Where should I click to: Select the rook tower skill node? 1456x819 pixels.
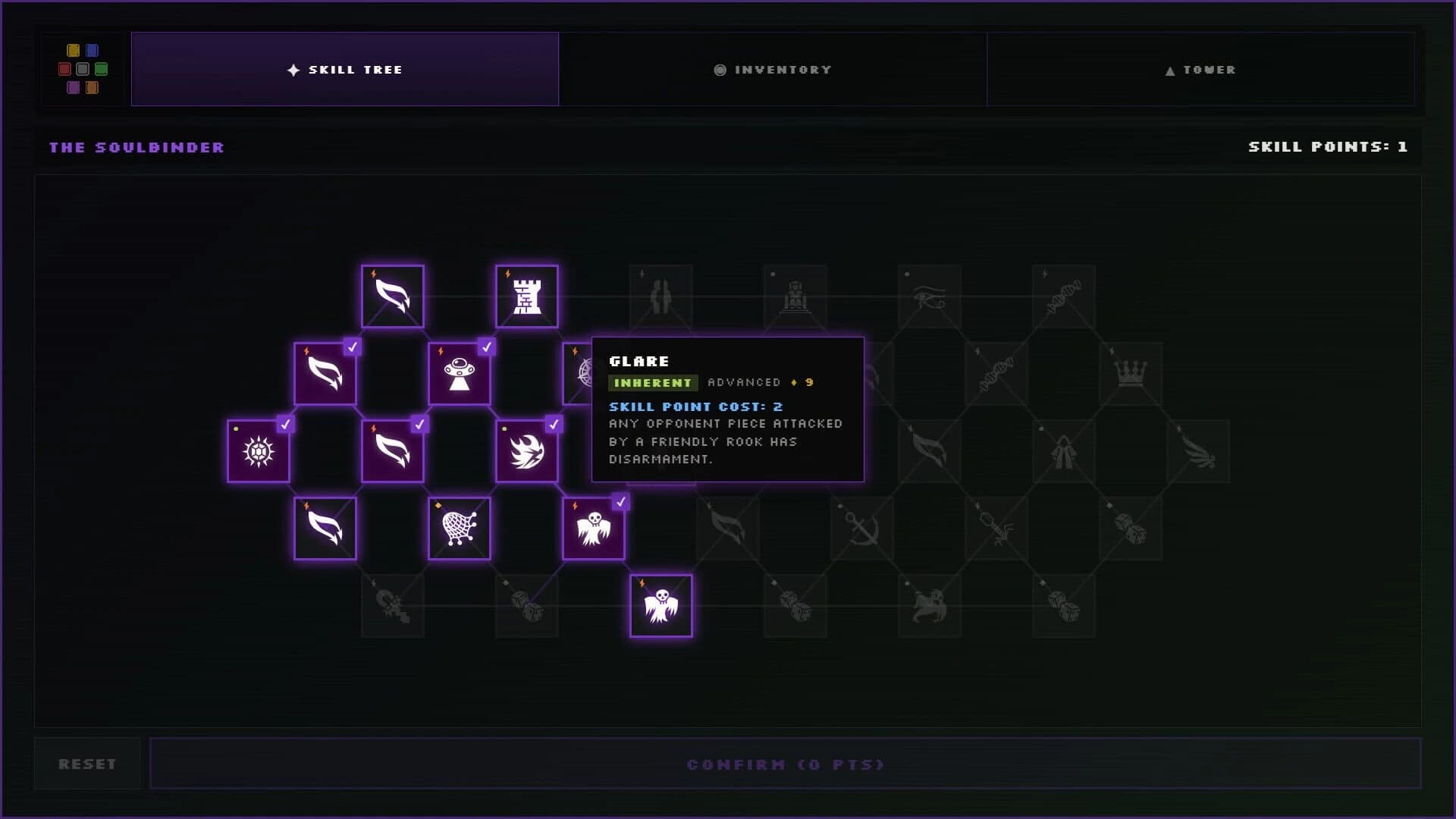528,296
